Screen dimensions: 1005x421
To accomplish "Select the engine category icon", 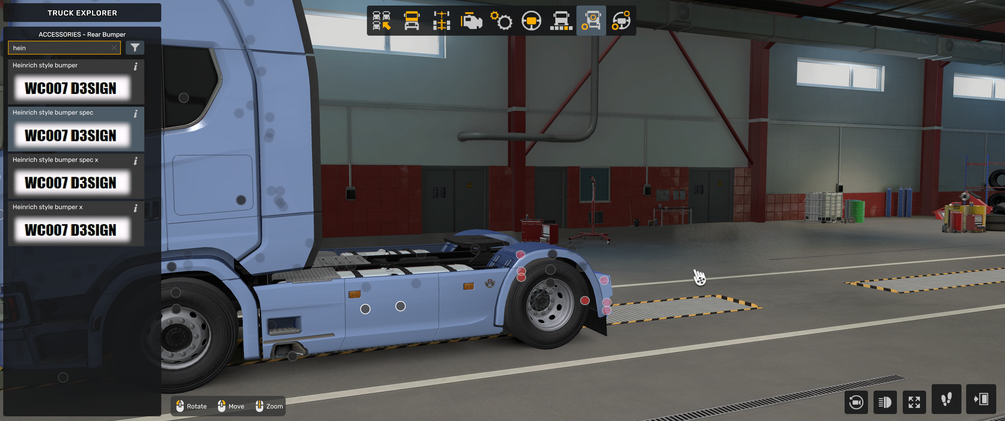I will click(471, 20).
